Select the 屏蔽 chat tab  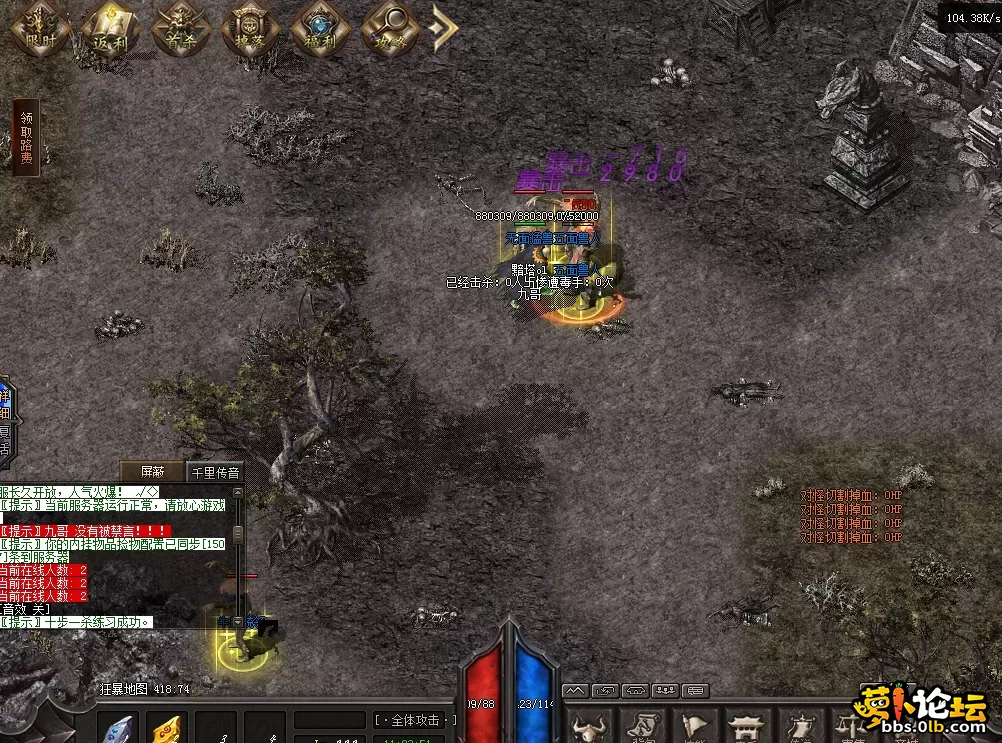tap(153, 472)
